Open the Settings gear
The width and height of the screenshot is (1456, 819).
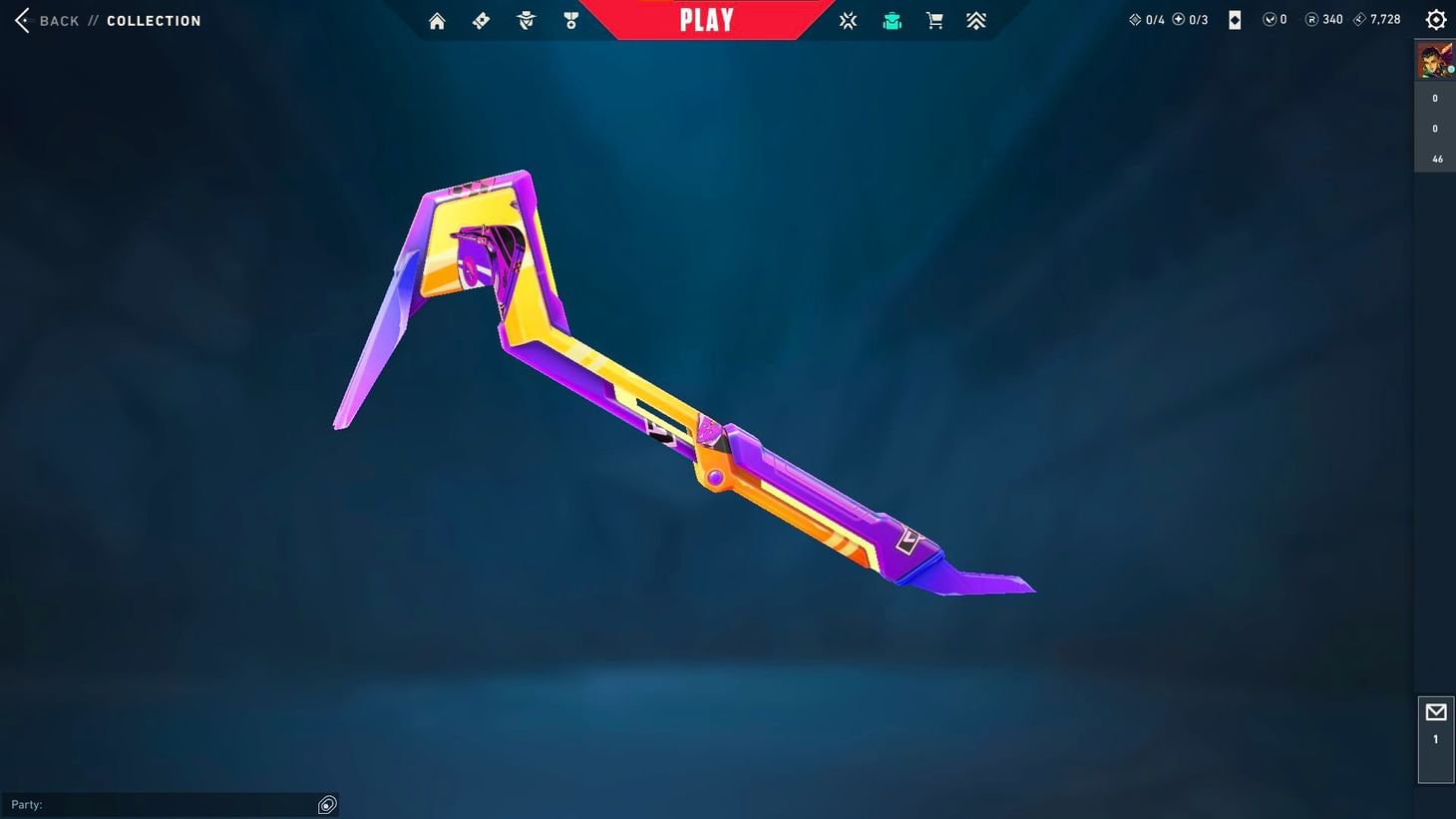[1435, 19]
